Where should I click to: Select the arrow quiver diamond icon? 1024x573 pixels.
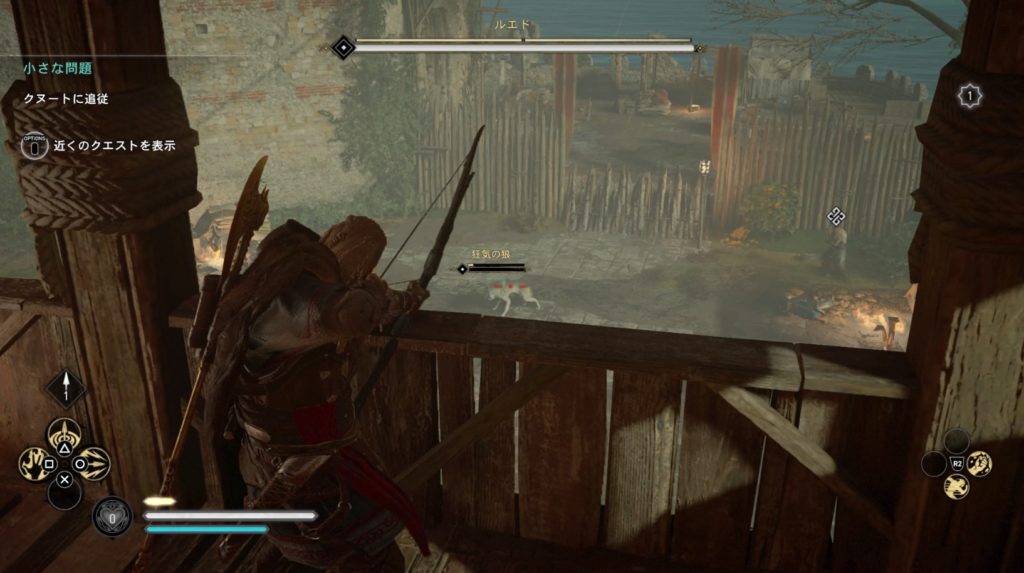coord(66,388)
